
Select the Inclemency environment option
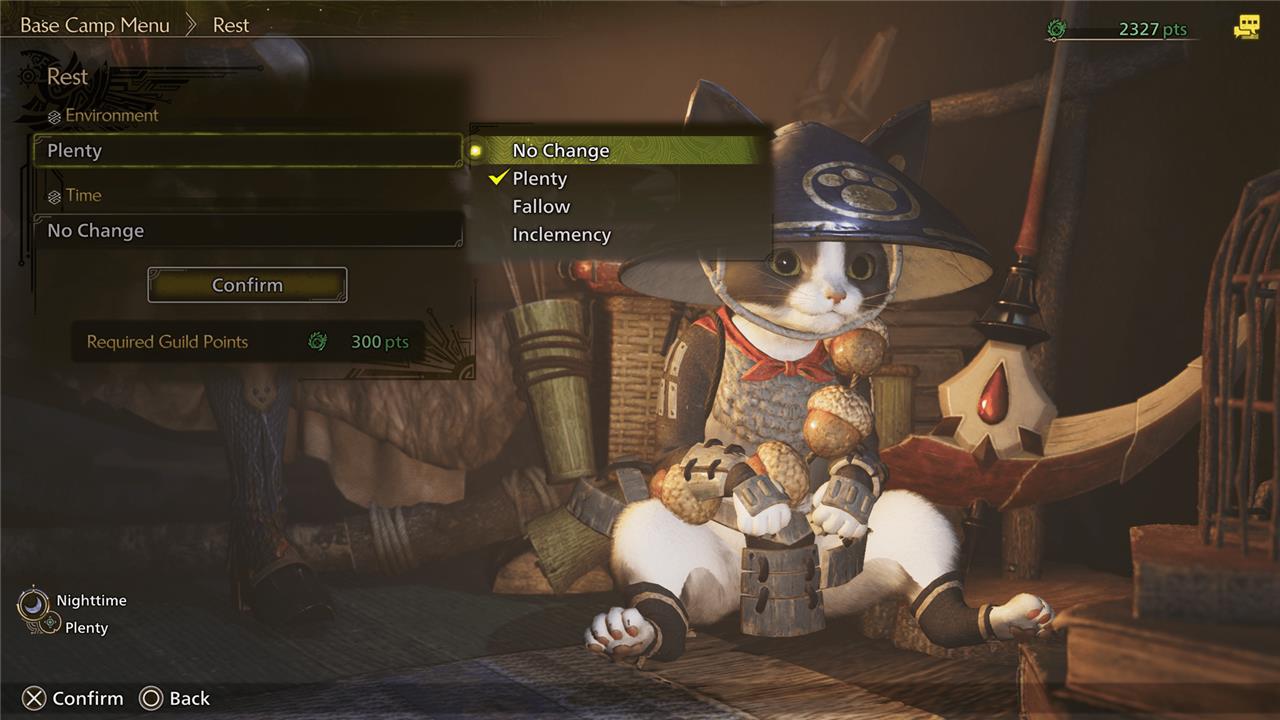tap(561, 234)
